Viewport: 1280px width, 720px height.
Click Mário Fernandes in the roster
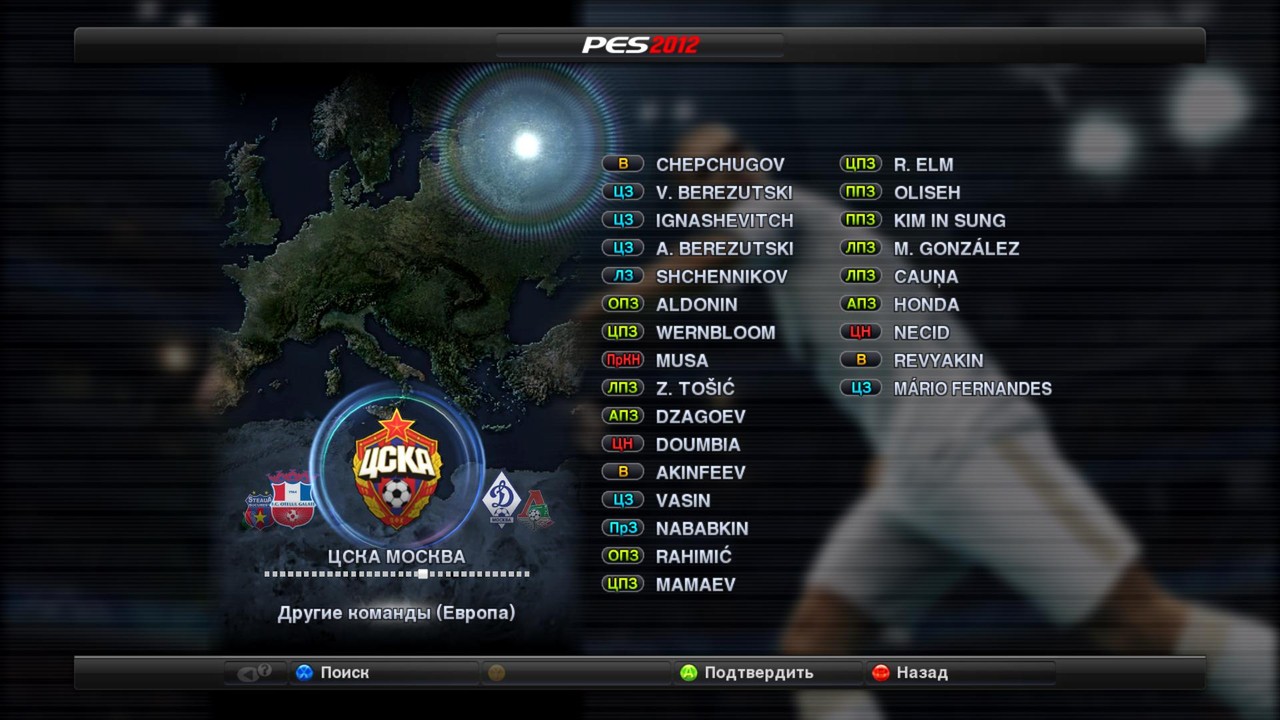(972, 388)
